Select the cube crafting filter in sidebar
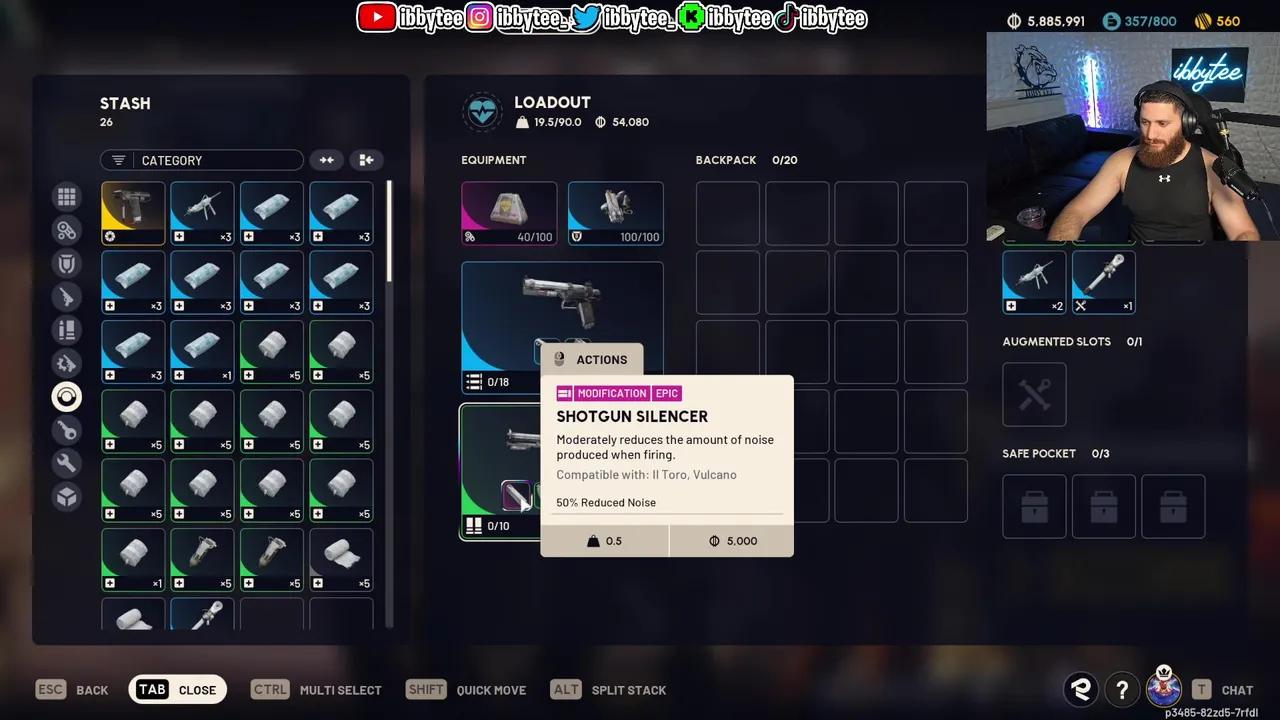This screenshot has height=720, width=1280. pyautogui.click(x=66, y=496)
